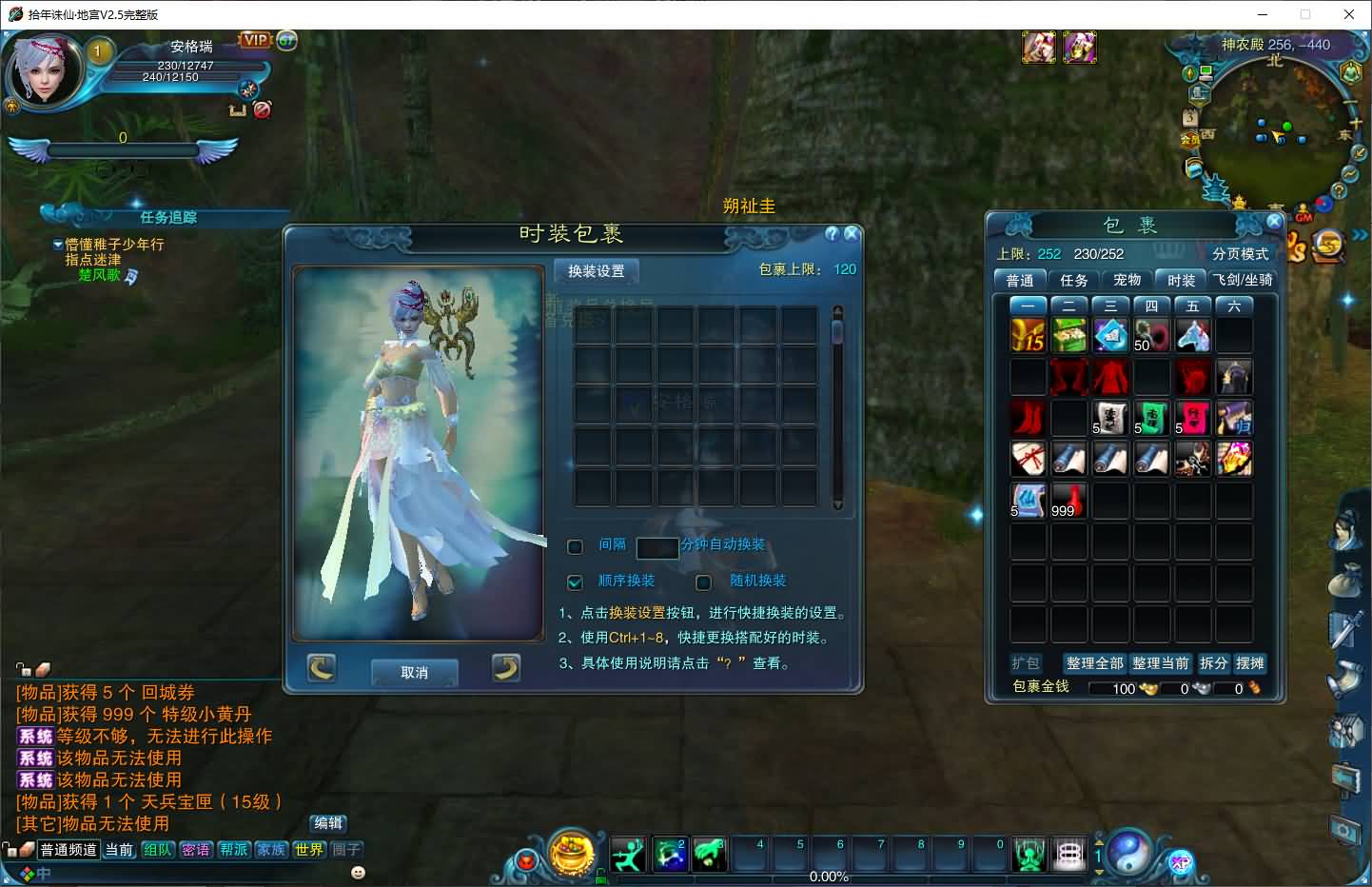Switch to the 任务 bag tab
The width and height of the screenshot is (1372, 887).
pos(1073,280)
